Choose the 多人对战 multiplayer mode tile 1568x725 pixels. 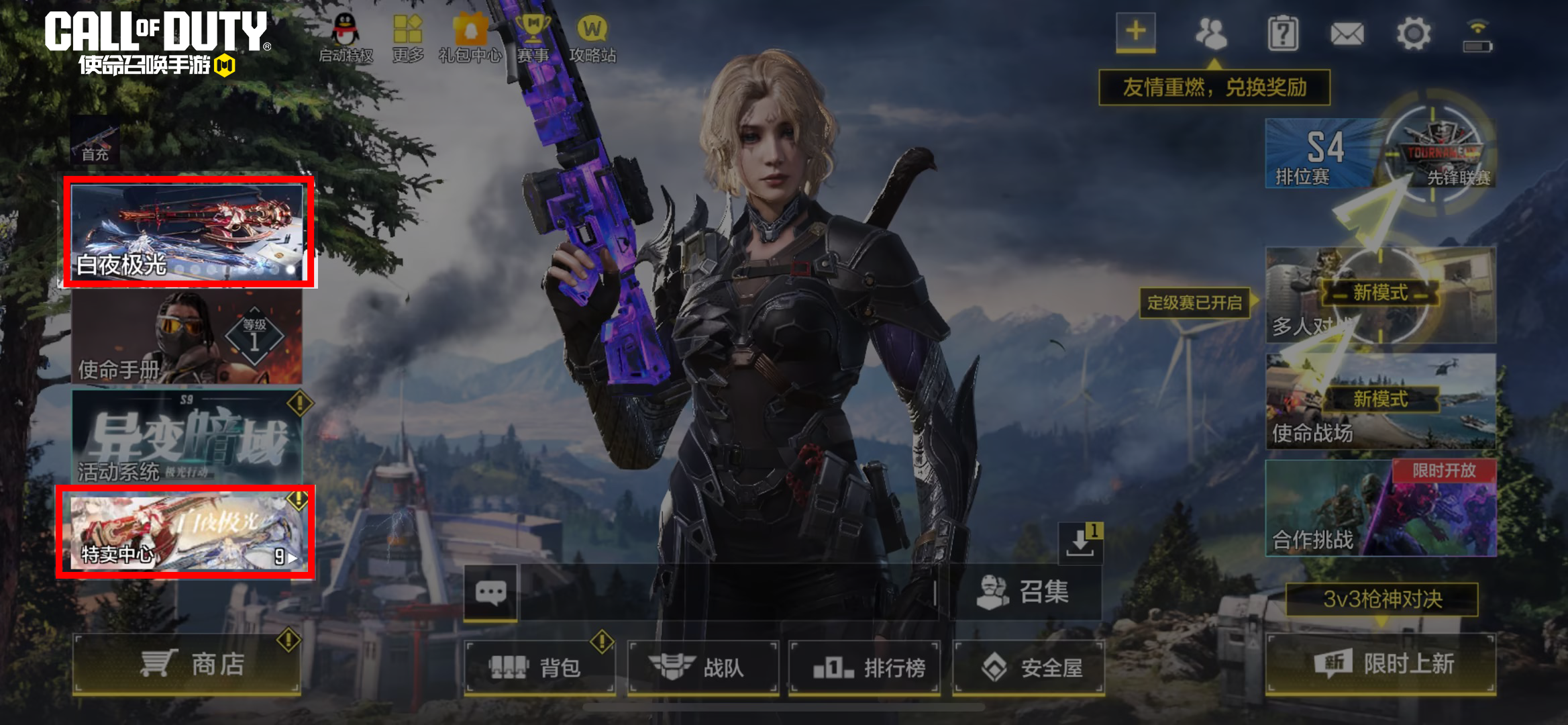[x=1380, y=295]
